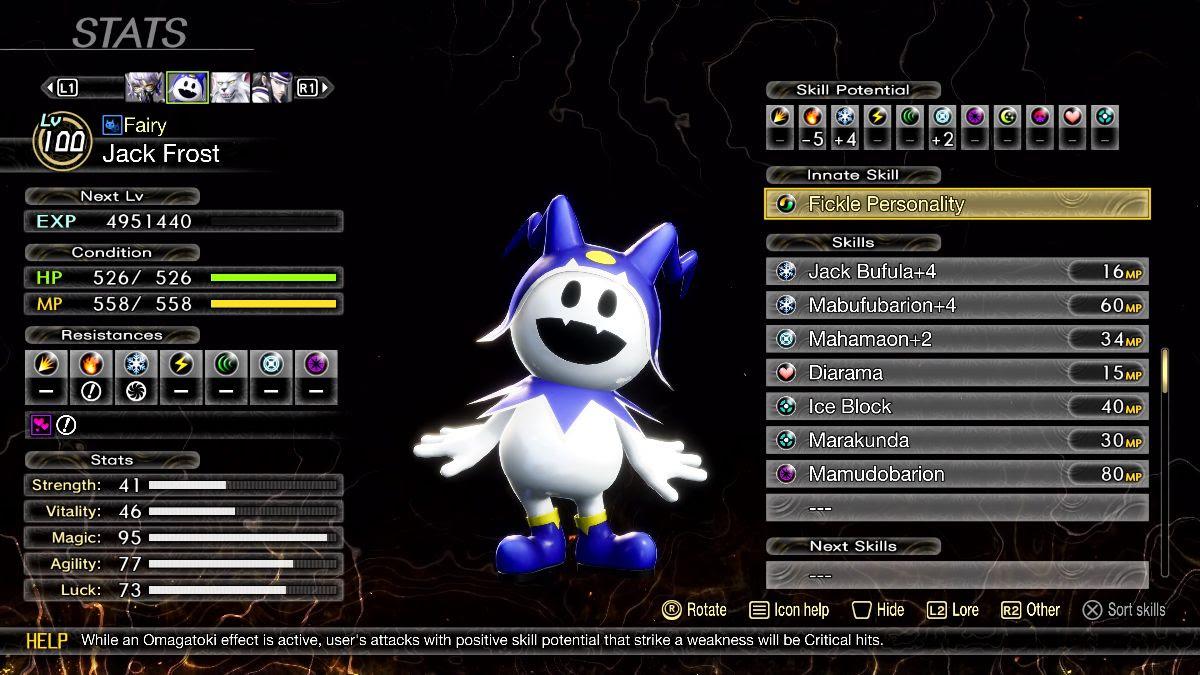Pick the dark-haired demon with striped cap

271,87
